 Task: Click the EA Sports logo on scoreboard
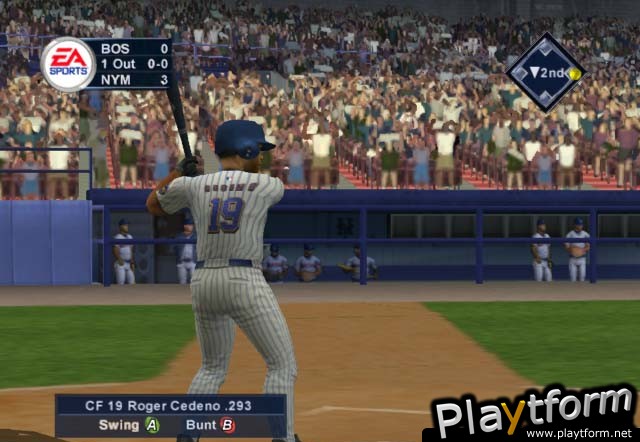[68, 65]
